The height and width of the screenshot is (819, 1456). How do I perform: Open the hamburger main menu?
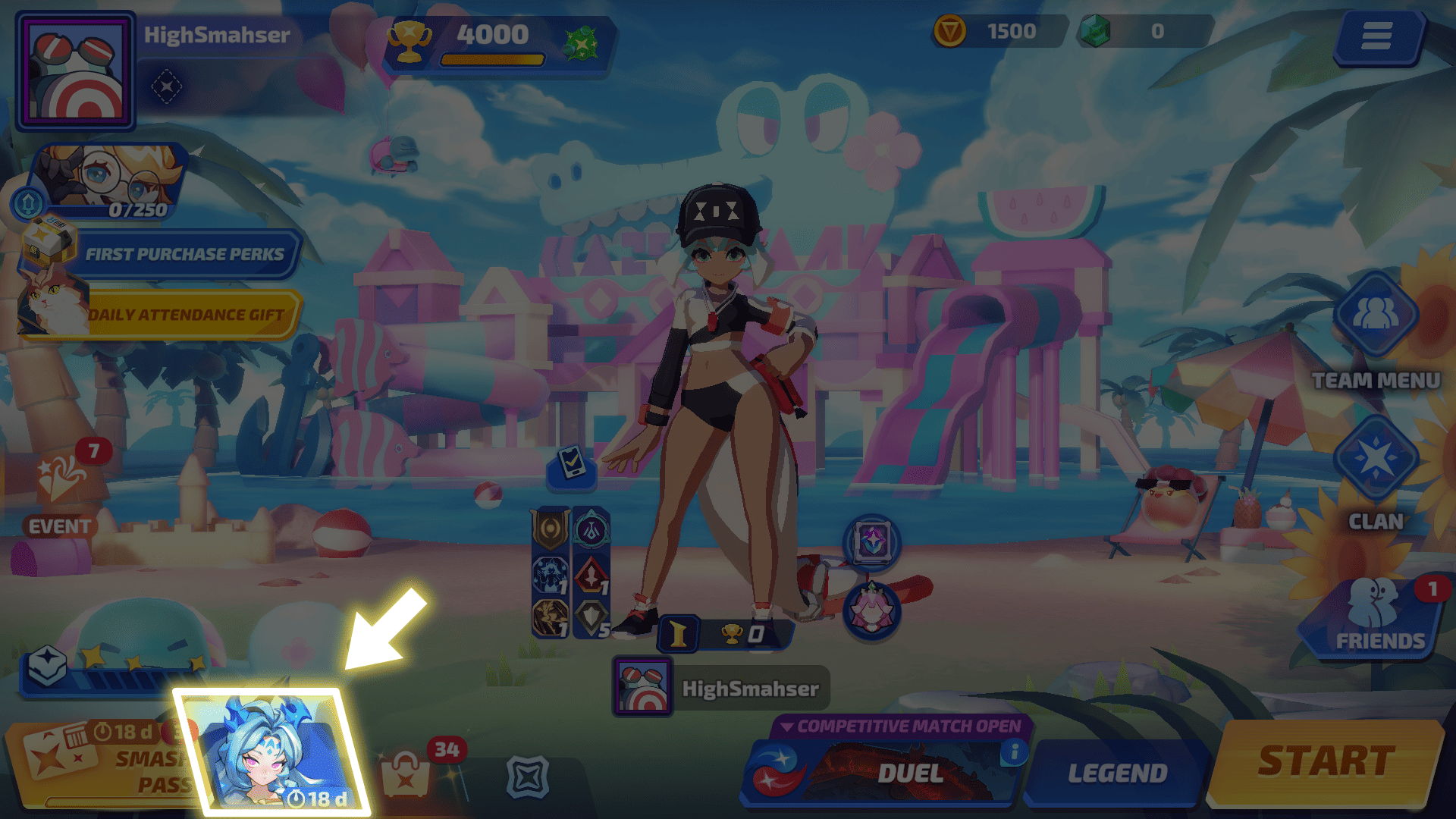[1376, 36]
